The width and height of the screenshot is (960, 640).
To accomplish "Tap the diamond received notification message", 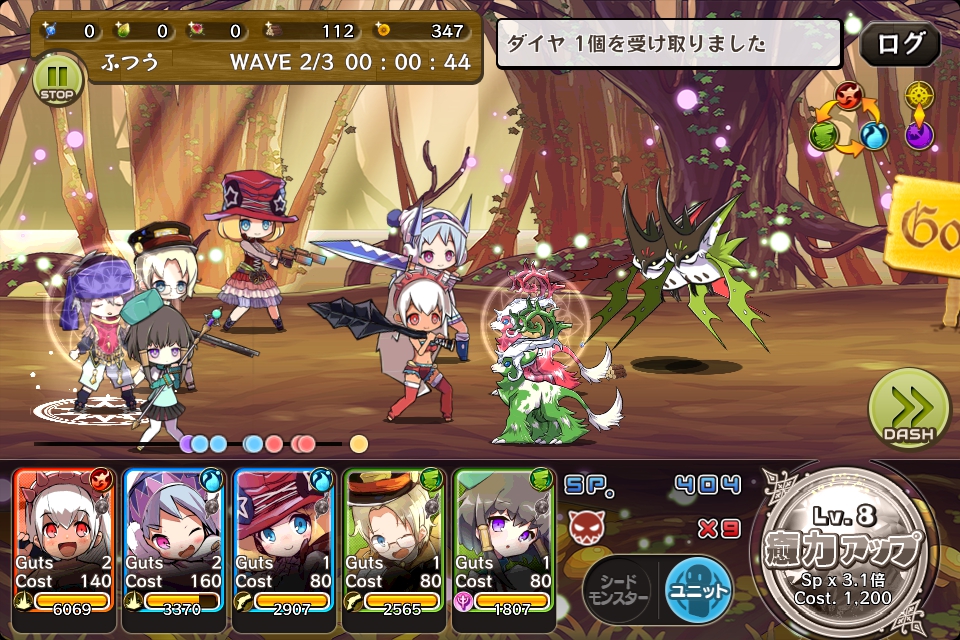I will point(668,44).
